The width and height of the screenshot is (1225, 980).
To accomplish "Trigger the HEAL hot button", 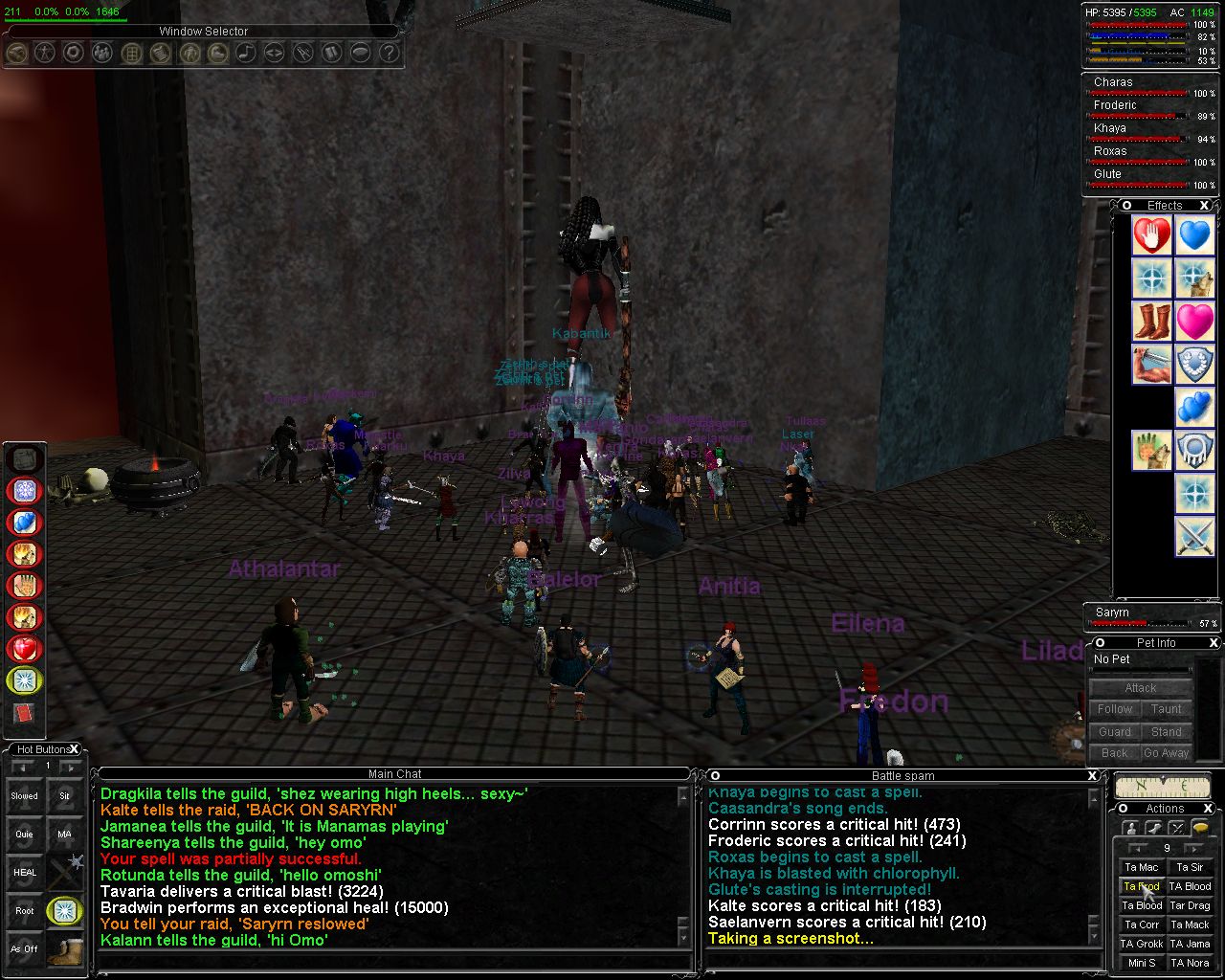I will click(25, 872).
